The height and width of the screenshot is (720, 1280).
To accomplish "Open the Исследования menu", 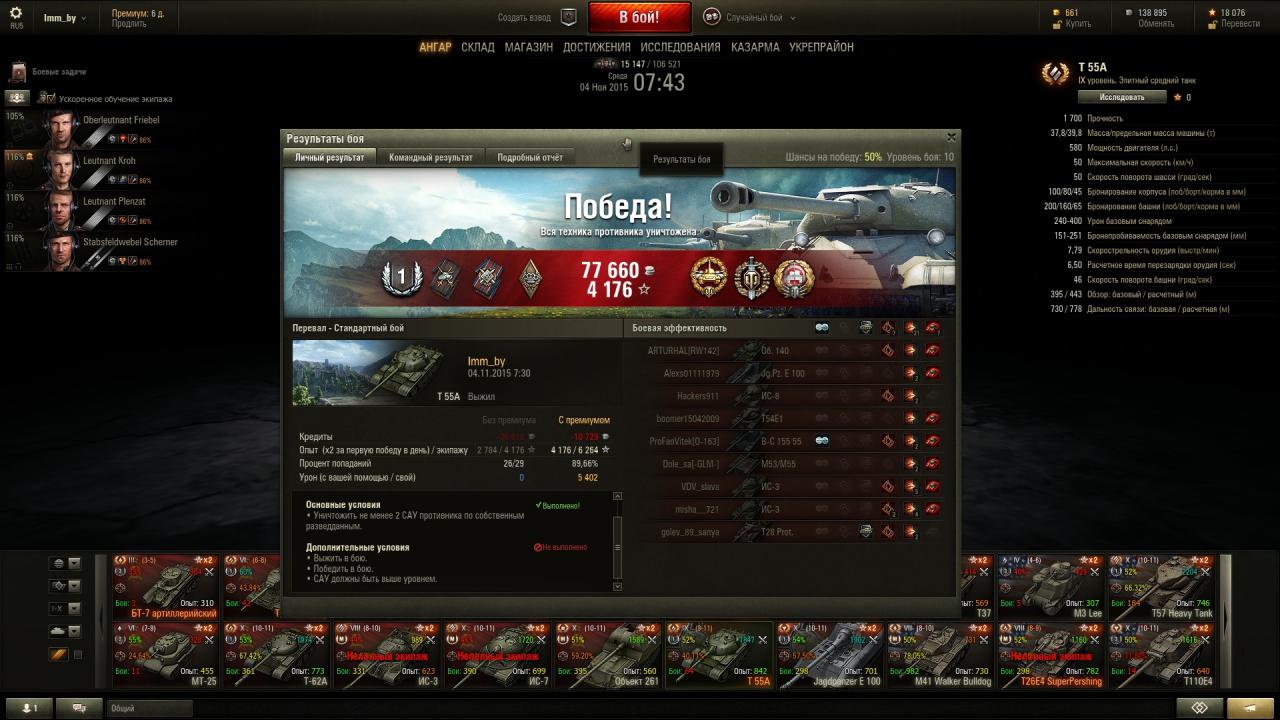I will coord(680,47).
